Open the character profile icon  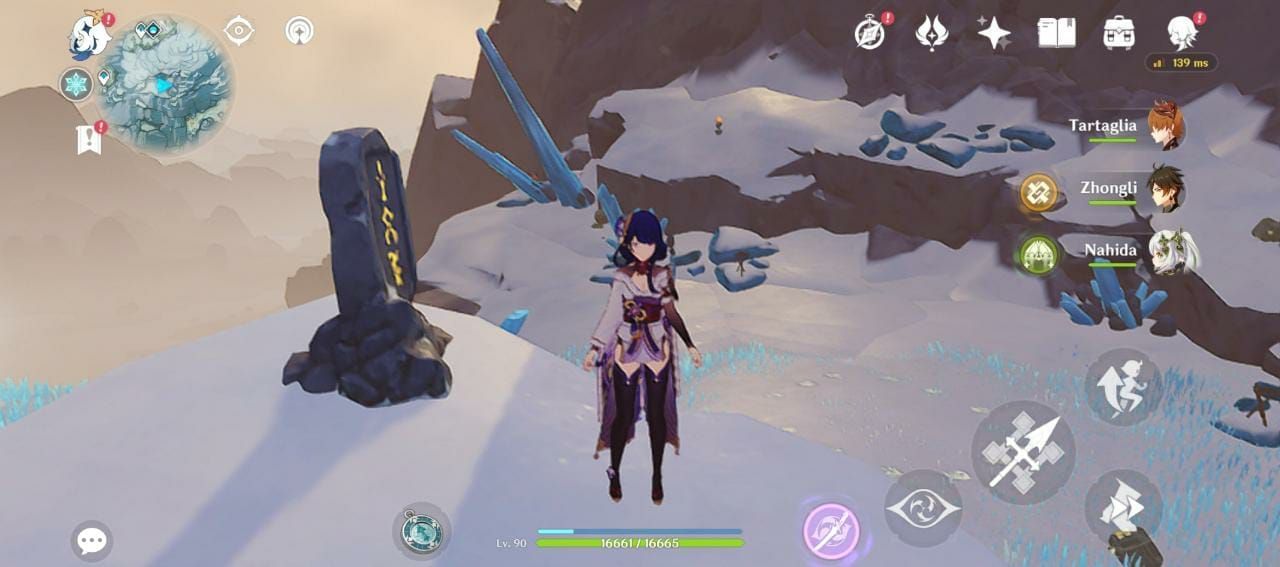pos(1182,32)
